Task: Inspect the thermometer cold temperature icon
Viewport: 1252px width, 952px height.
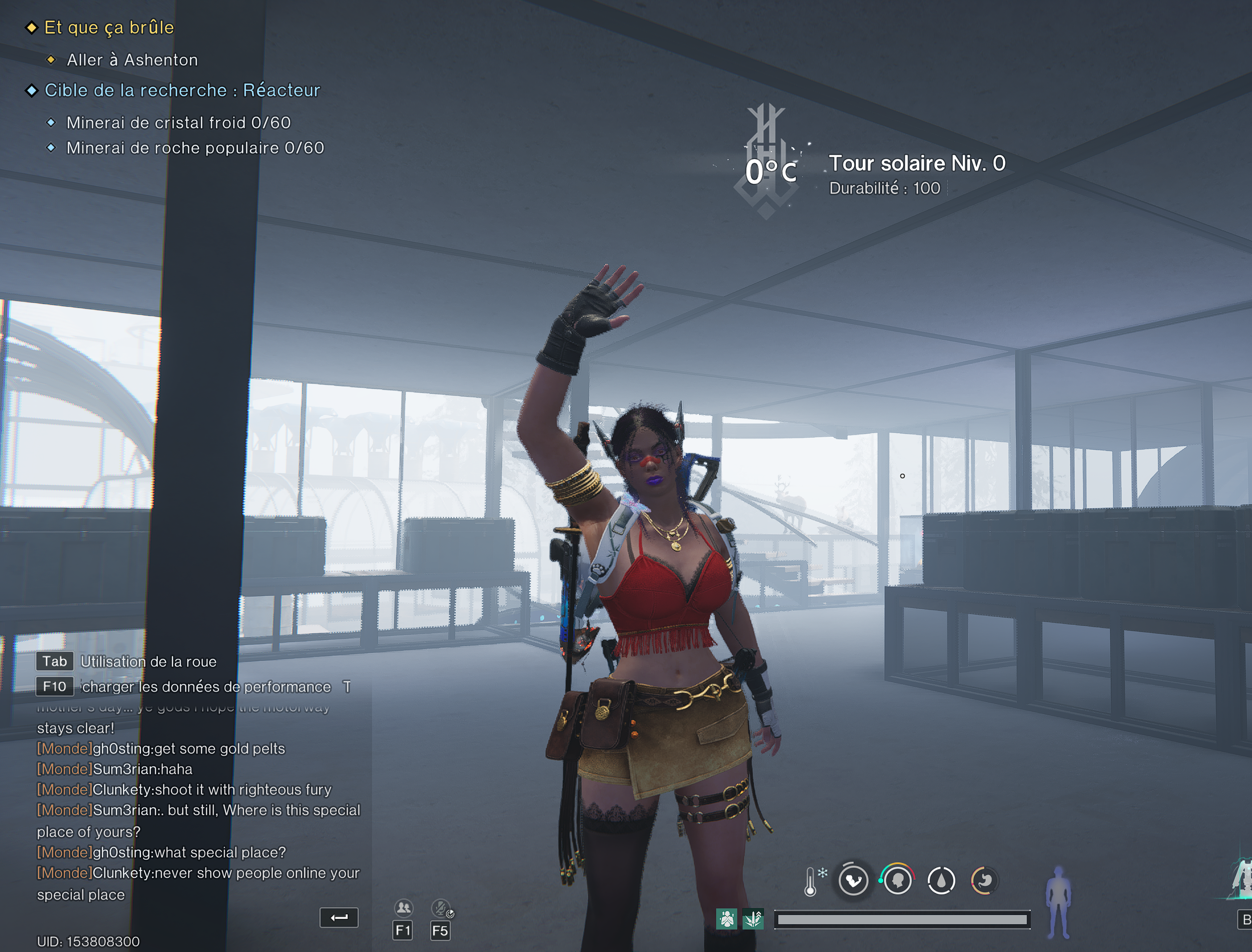Action: pyautogui.click(x=812, y=881)
